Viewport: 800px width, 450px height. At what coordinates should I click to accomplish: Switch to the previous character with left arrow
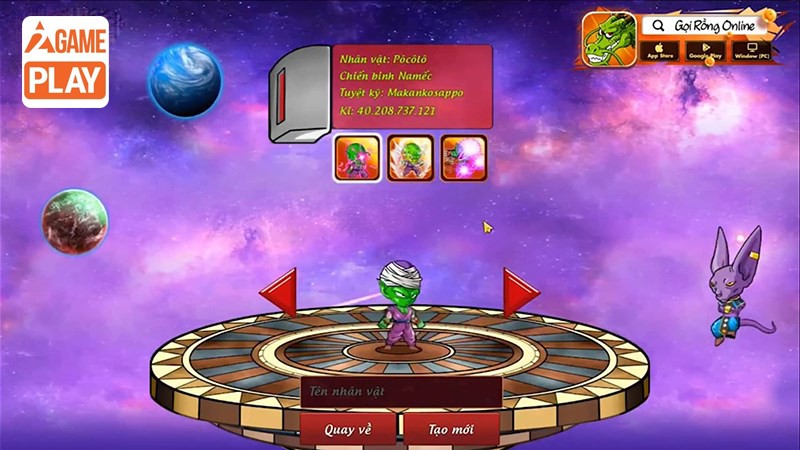pos(279,293)
